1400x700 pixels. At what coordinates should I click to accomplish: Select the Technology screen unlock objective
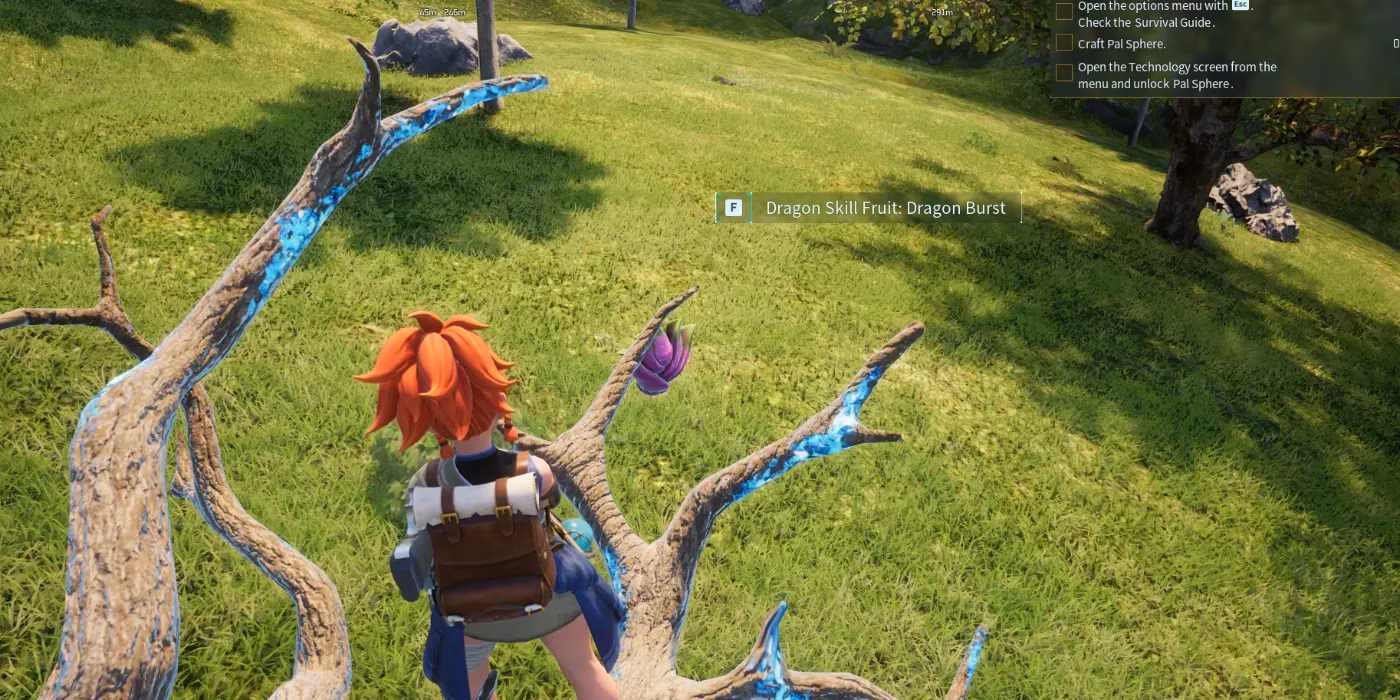[x=1177, y=75]
